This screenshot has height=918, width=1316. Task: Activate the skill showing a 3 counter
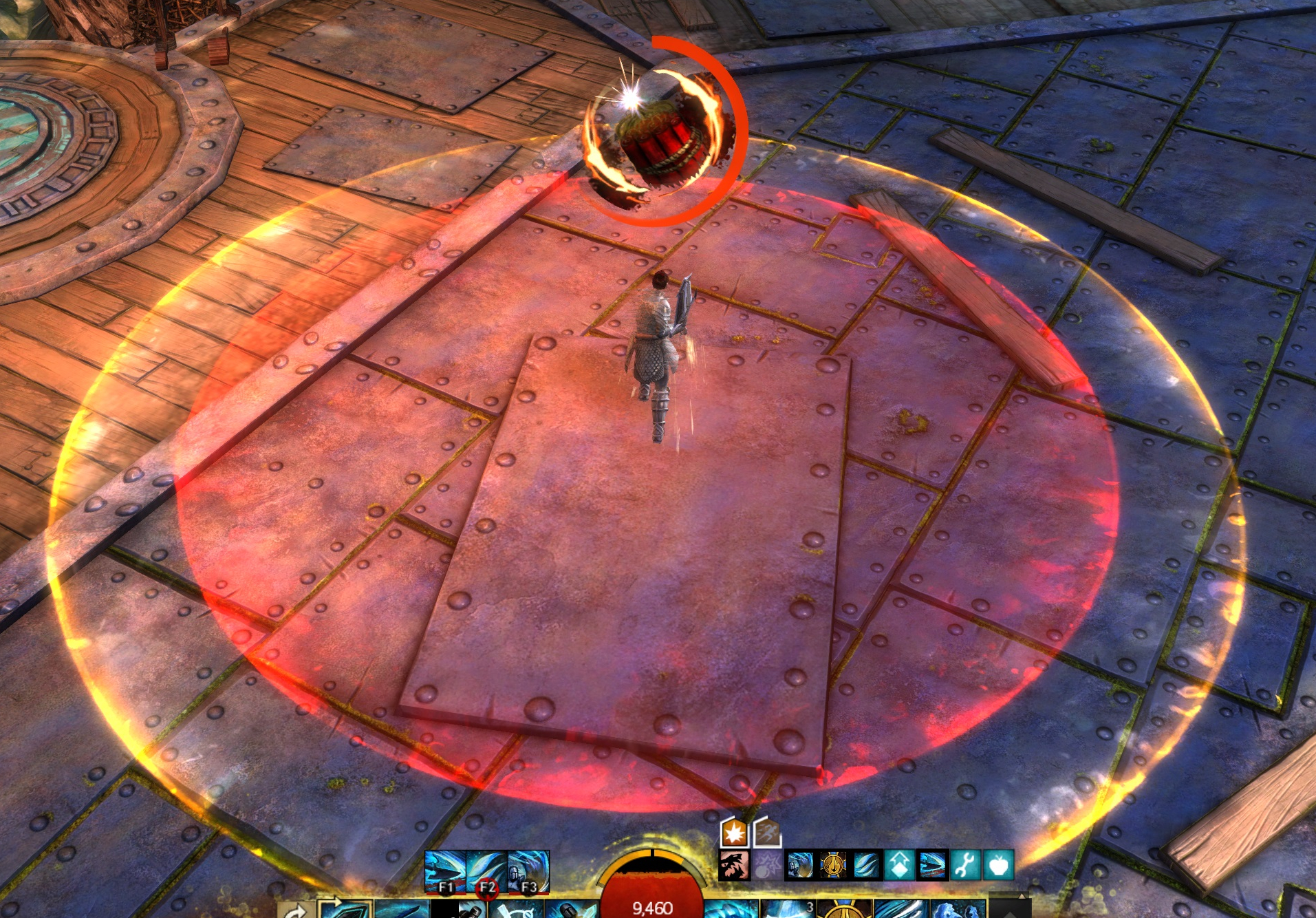788,910
